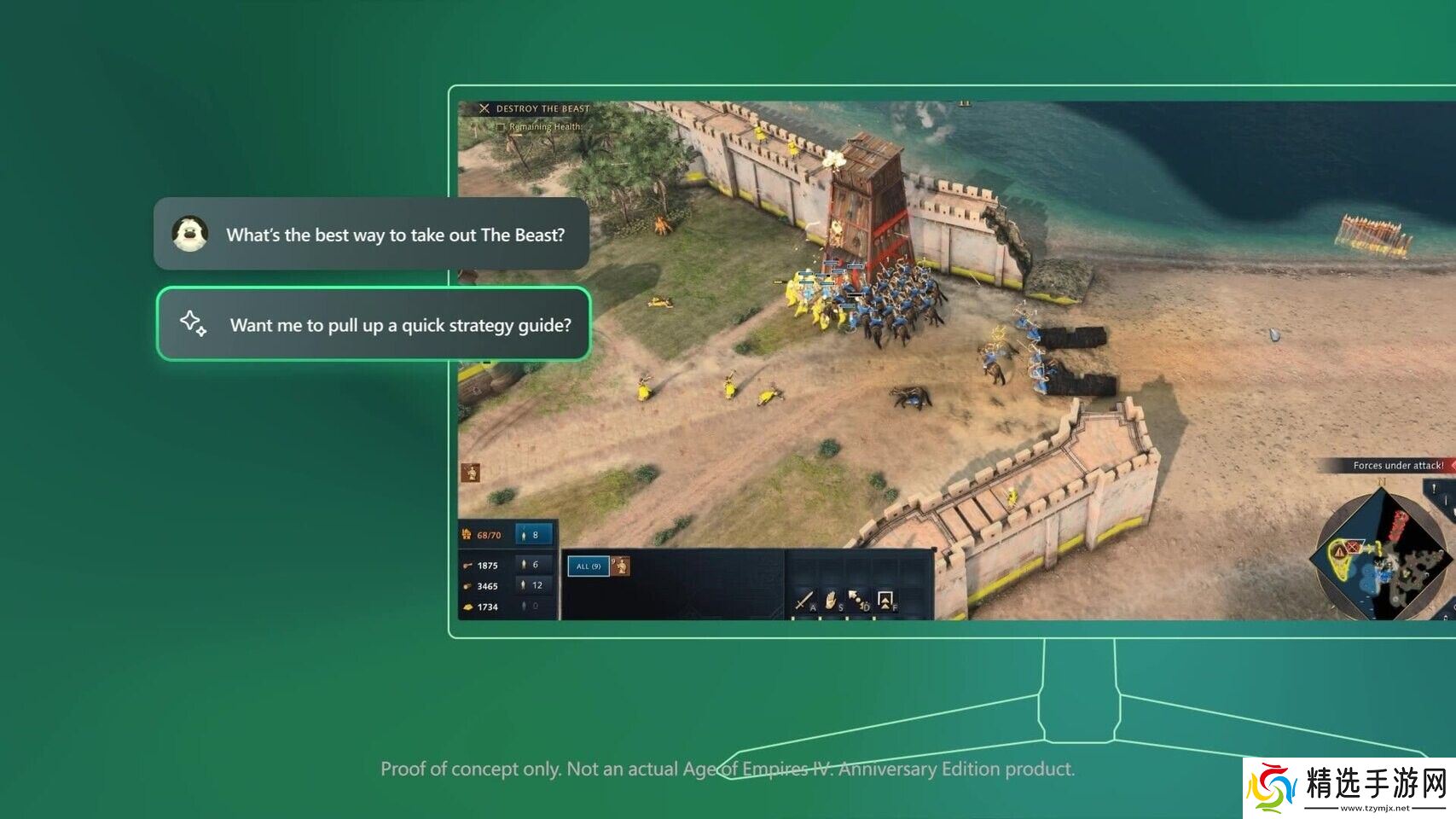Viewport: 1456px width, 819px height.
Task: Click the Beast question chat bubble
Action: (x=372, y=235)
